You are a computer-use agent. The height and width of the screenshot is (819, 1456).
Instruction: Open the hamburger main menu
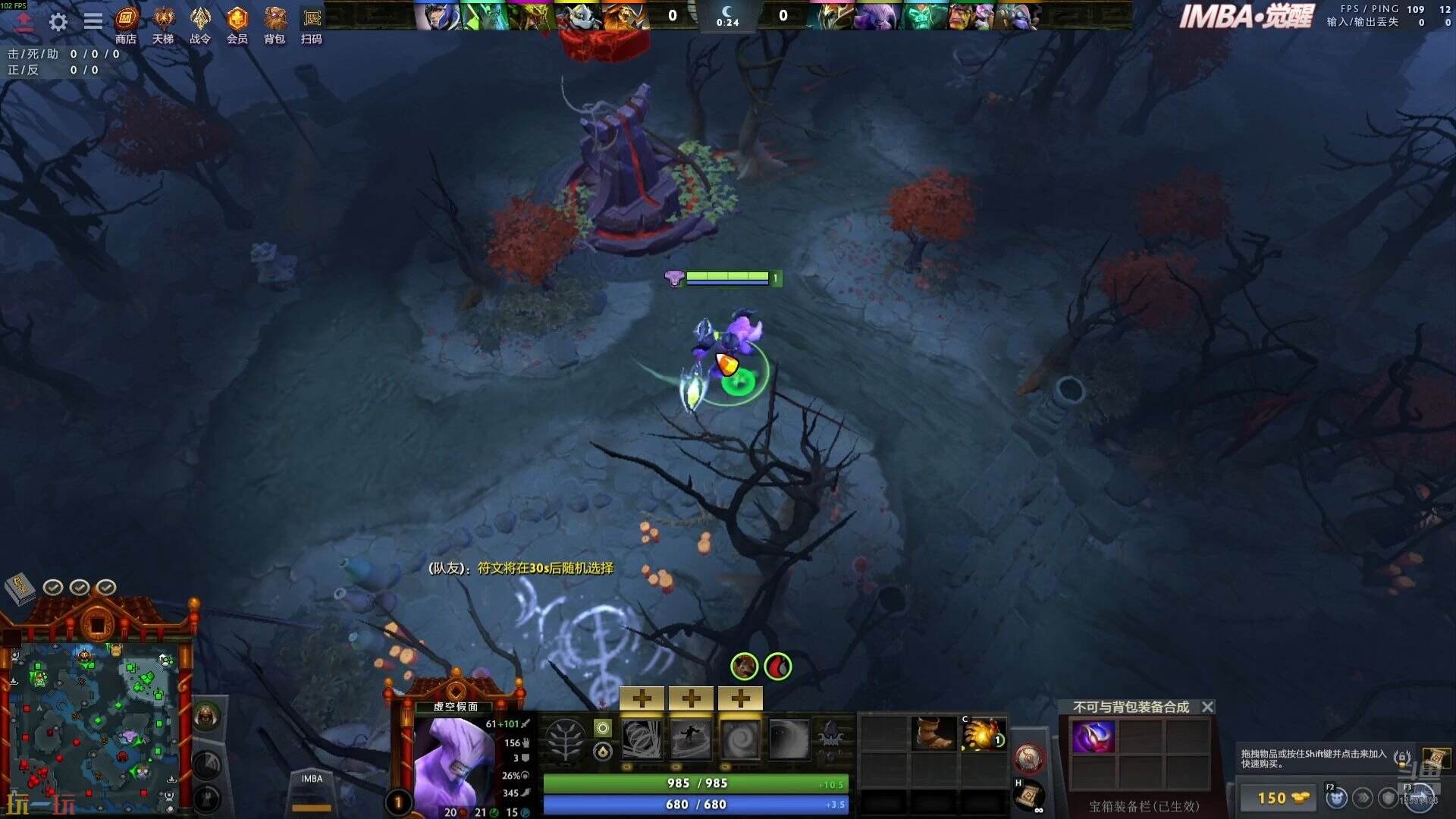93,22
